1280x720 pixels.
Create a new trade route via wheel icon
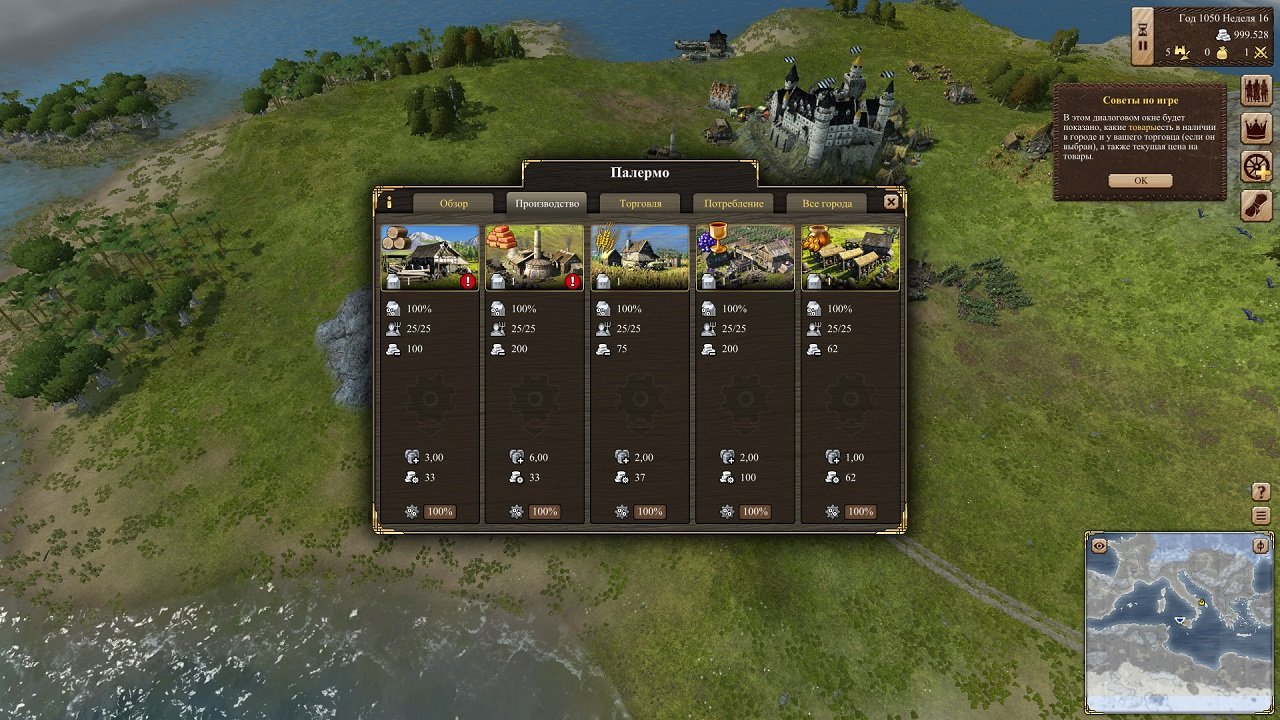(x=1257, y=166)
